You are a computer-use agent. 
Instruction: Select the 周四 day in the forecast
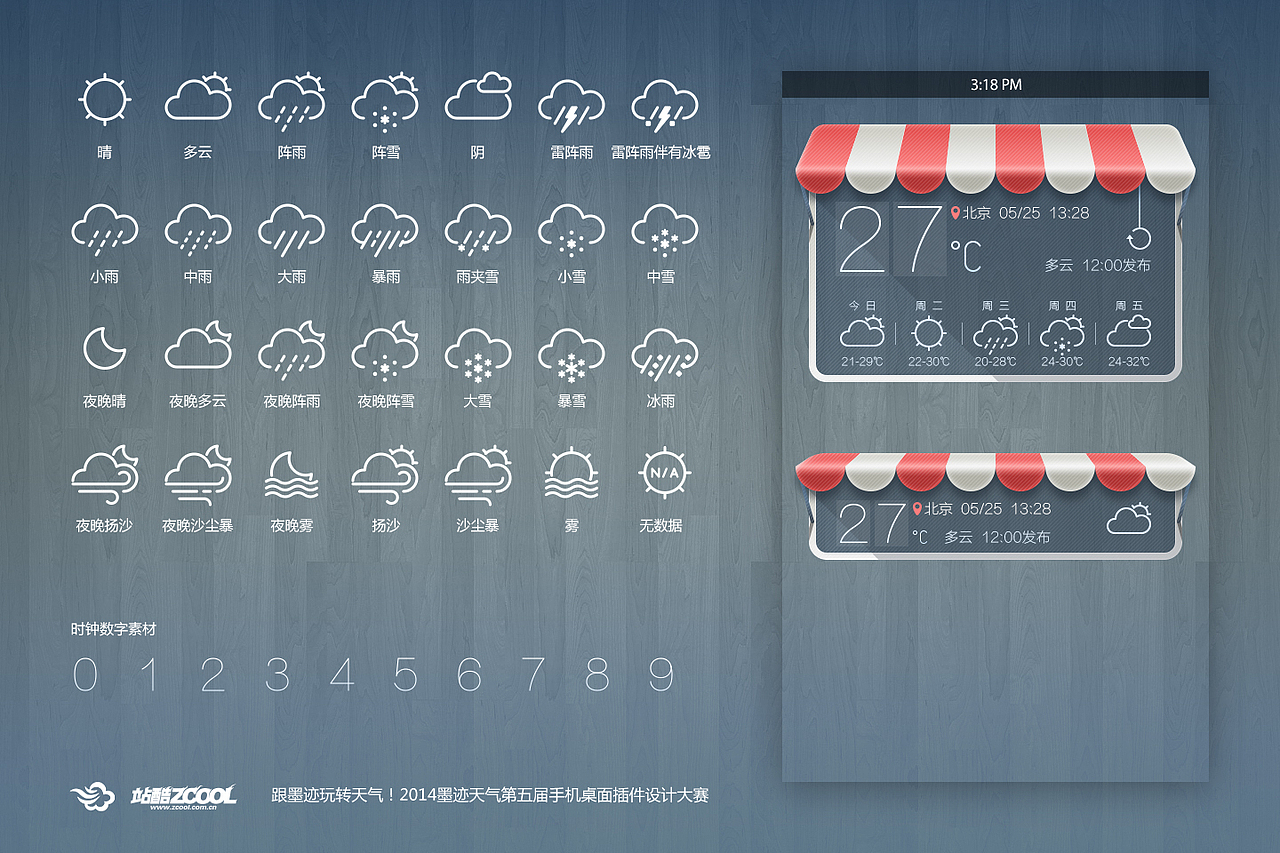pyautogui.click(x=1062, y=330)
